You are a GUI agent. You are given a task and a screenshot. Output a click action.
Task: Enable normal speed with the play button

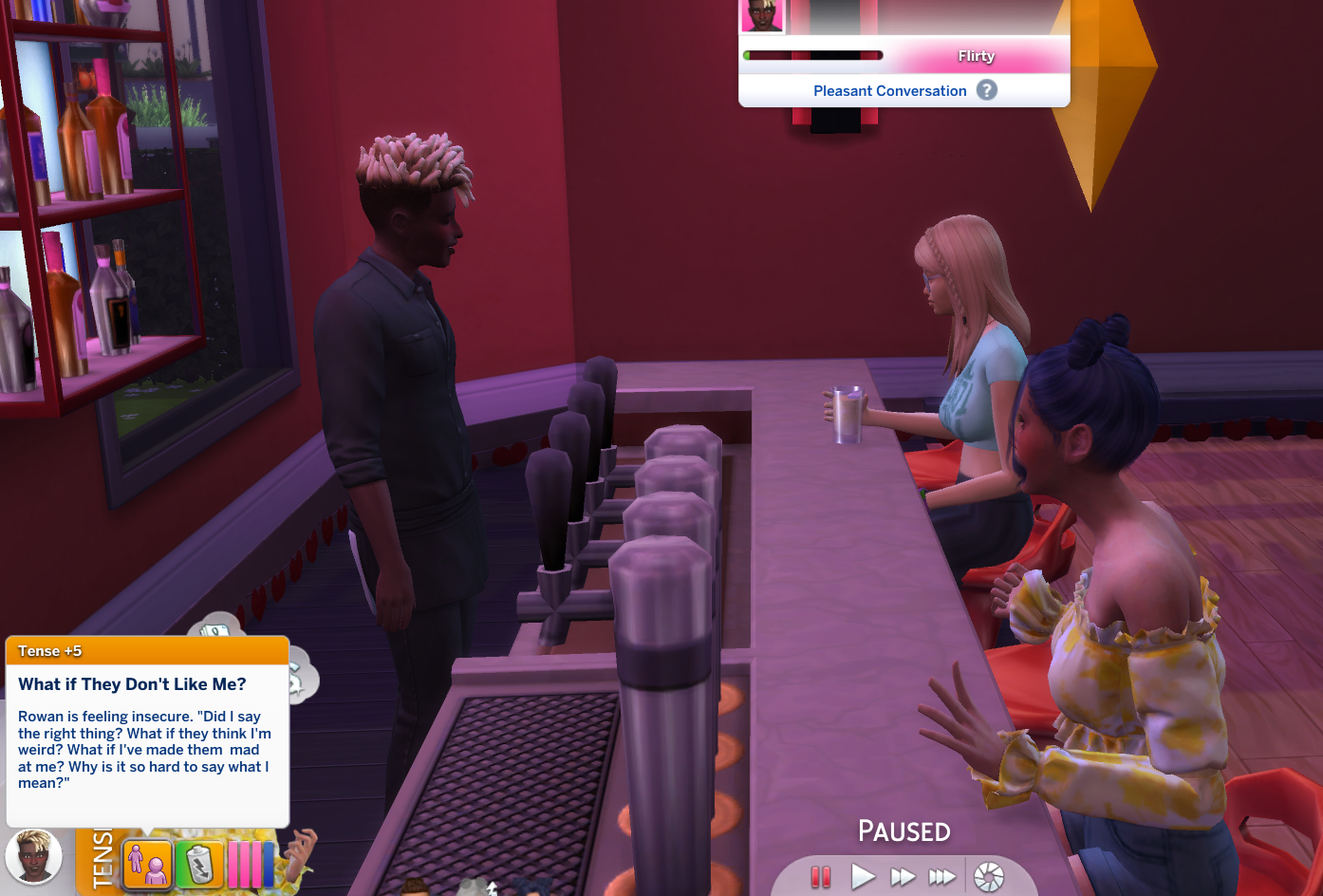[x=863, y=876]
